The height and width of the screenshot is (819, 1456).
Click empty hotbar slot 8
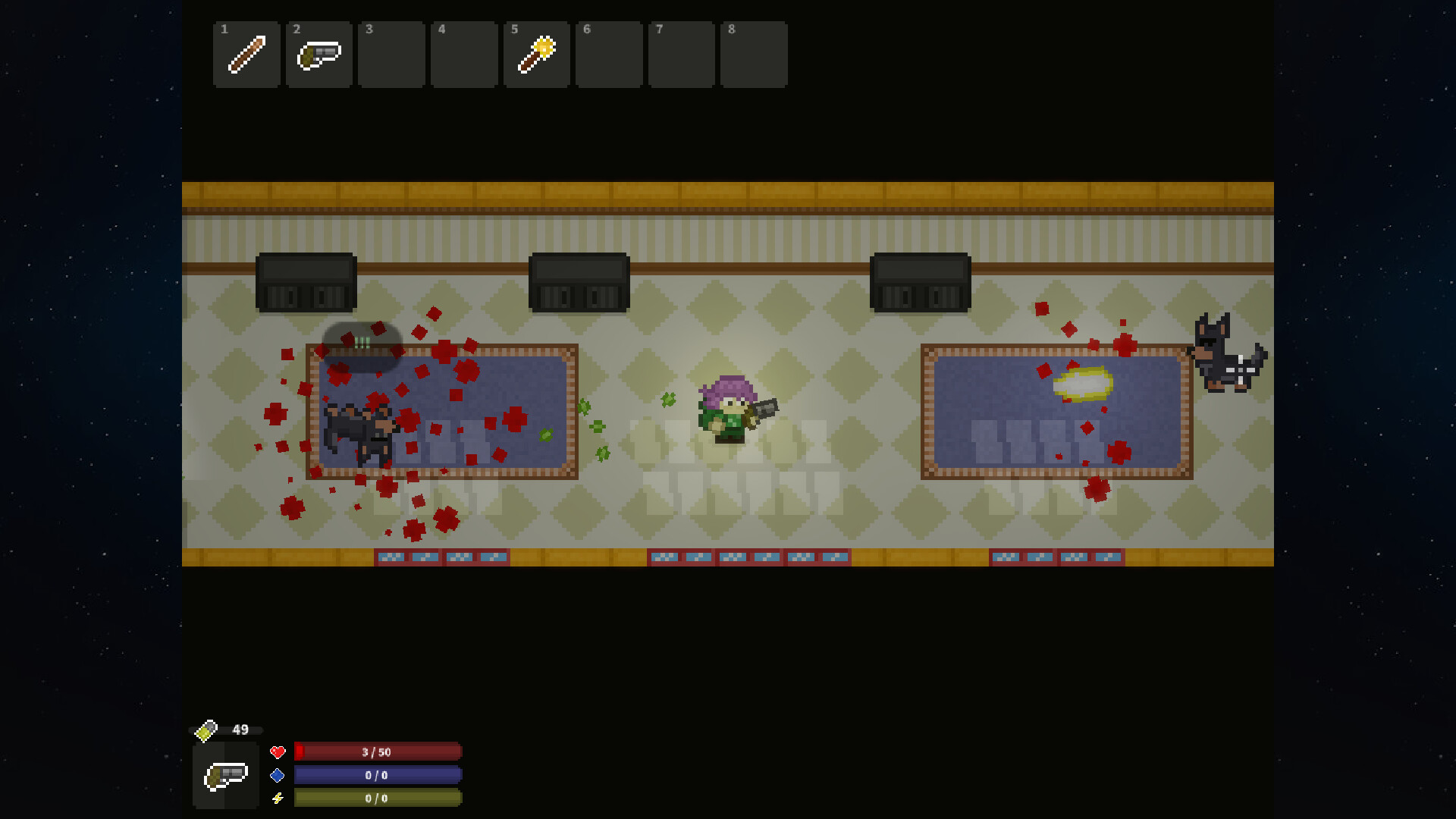(x=754, y=54)
